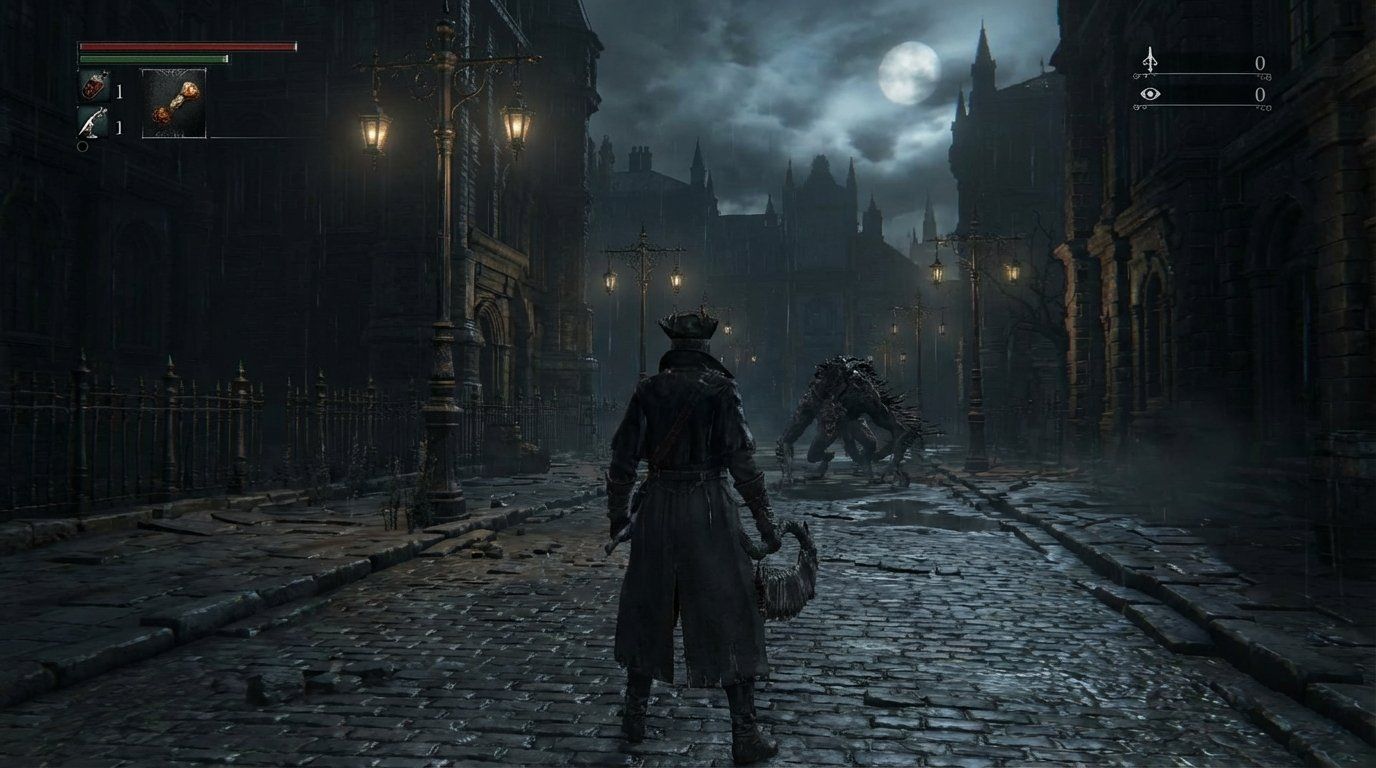This screenshot has height=768, width=1376.
Task: Click the ornate frame around the highlighted item
Action: (x=172, y=68)
